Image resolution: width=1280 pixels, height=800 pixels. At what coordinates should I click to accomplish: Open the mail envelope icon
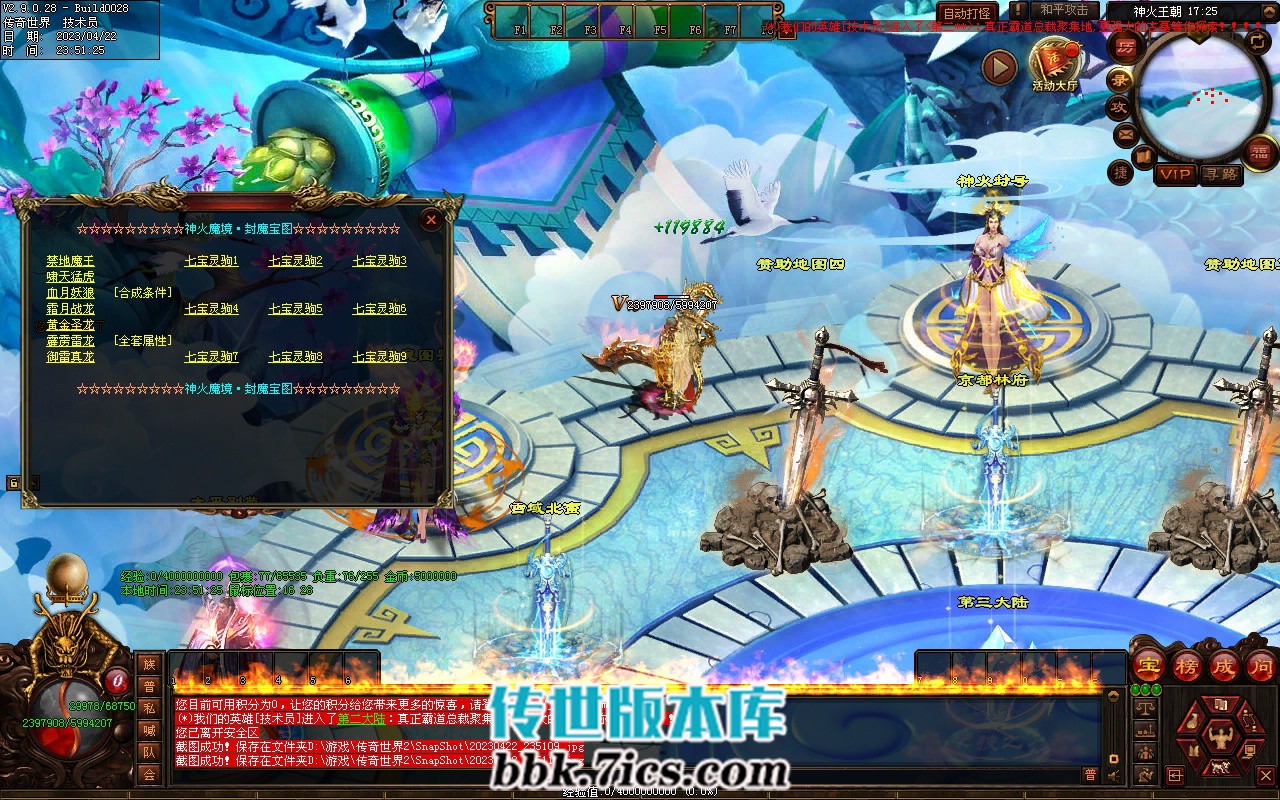pyautogui.click(x=1125, y=133)
